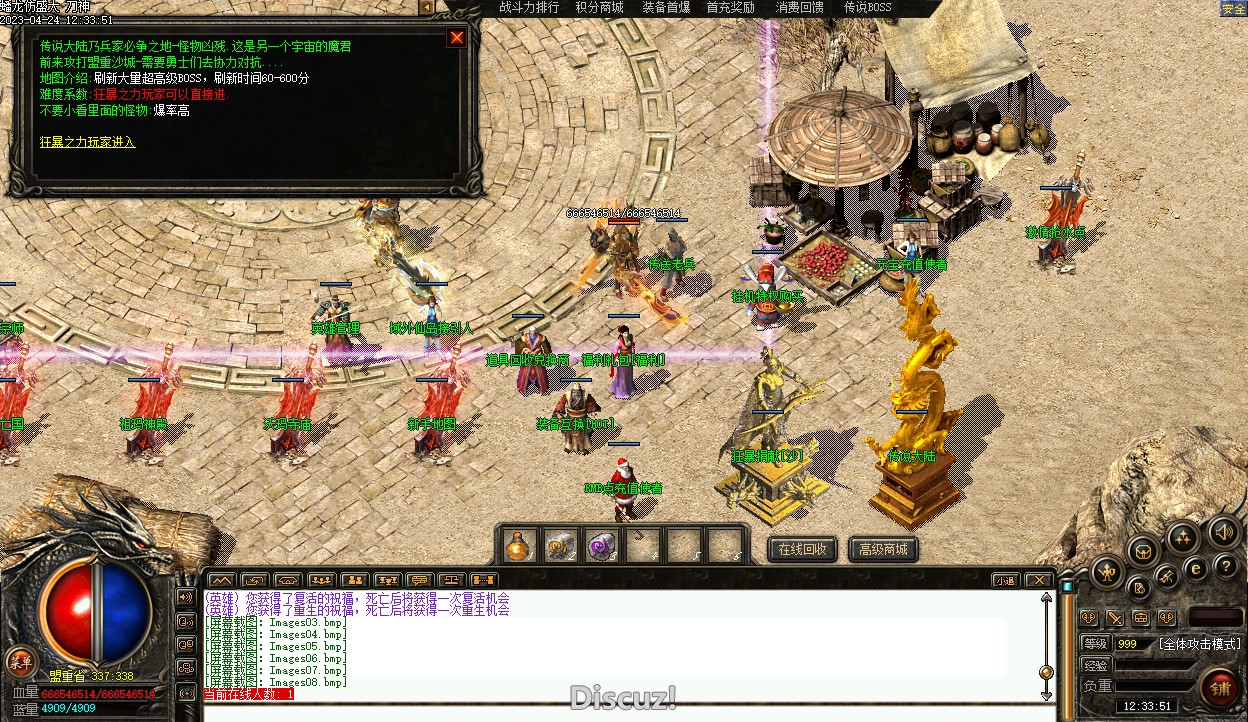1248x722 pixels.
Task: Use the purple swirl item in the hotbar
Action: 601,546
